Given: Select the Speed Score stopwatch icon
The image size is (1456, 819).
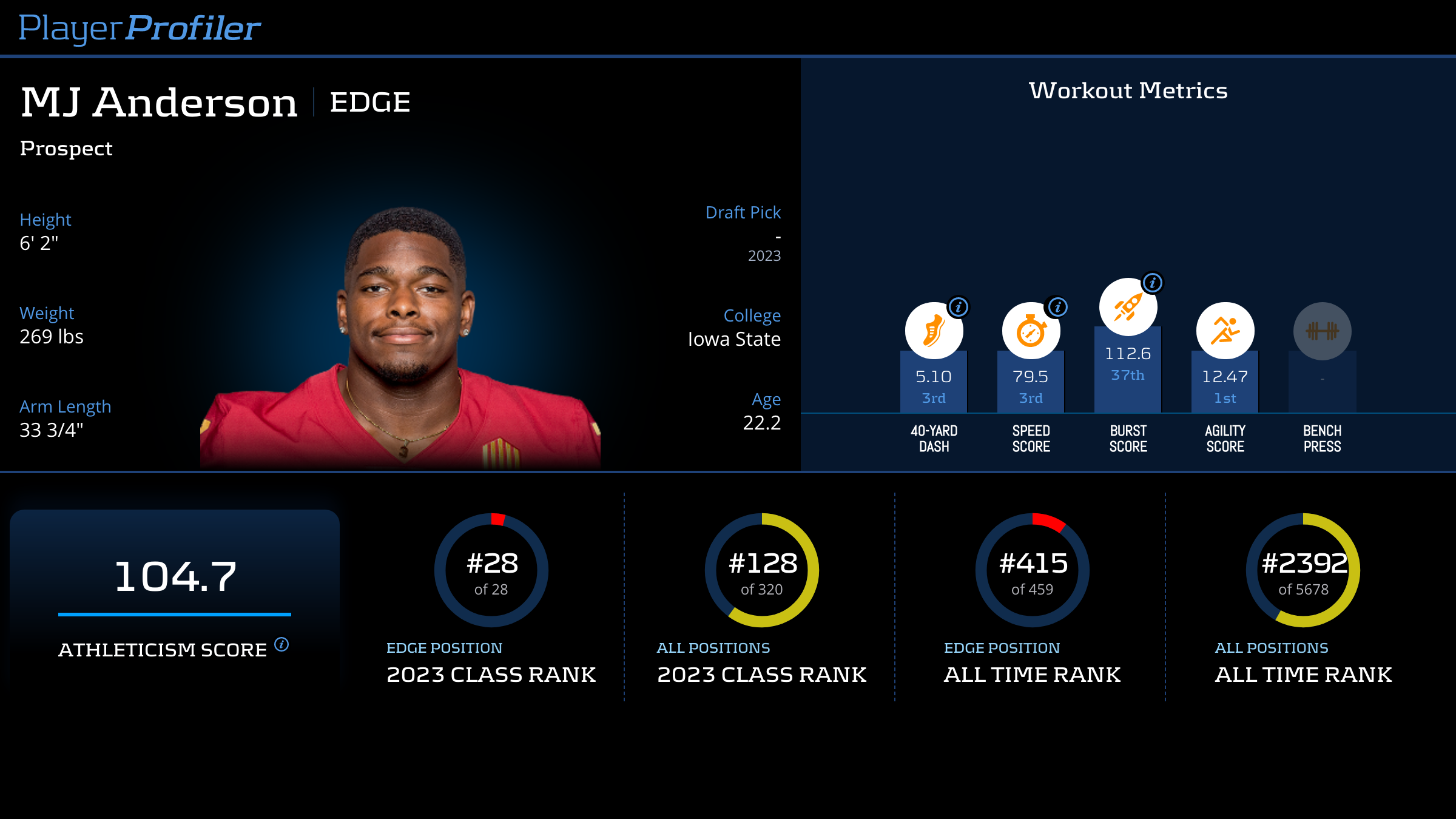Looking at the screenshot, I should coord(1030,331).
